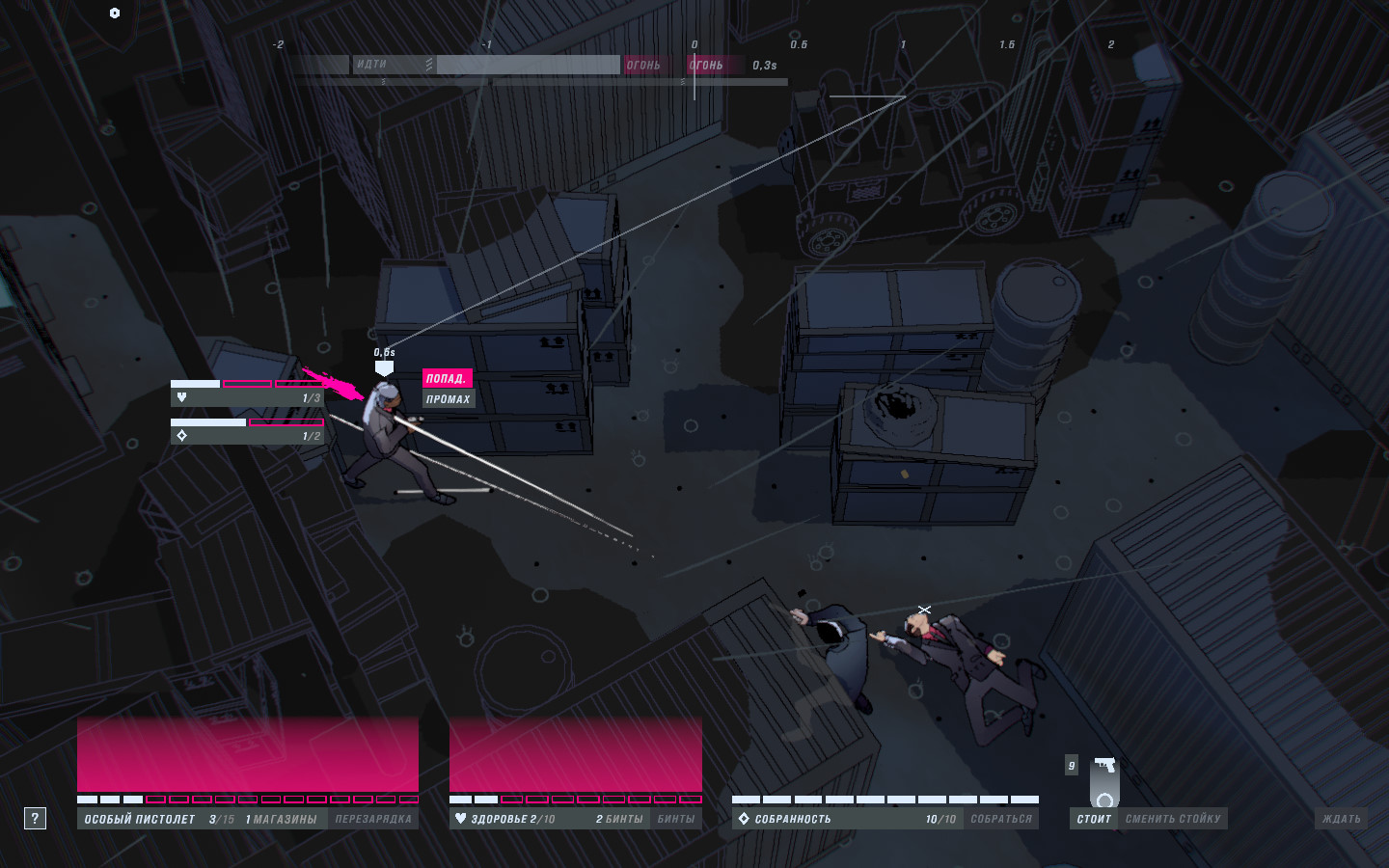Open the question mark help button
Screen dimensions: 1389x868
pos(35,819)
